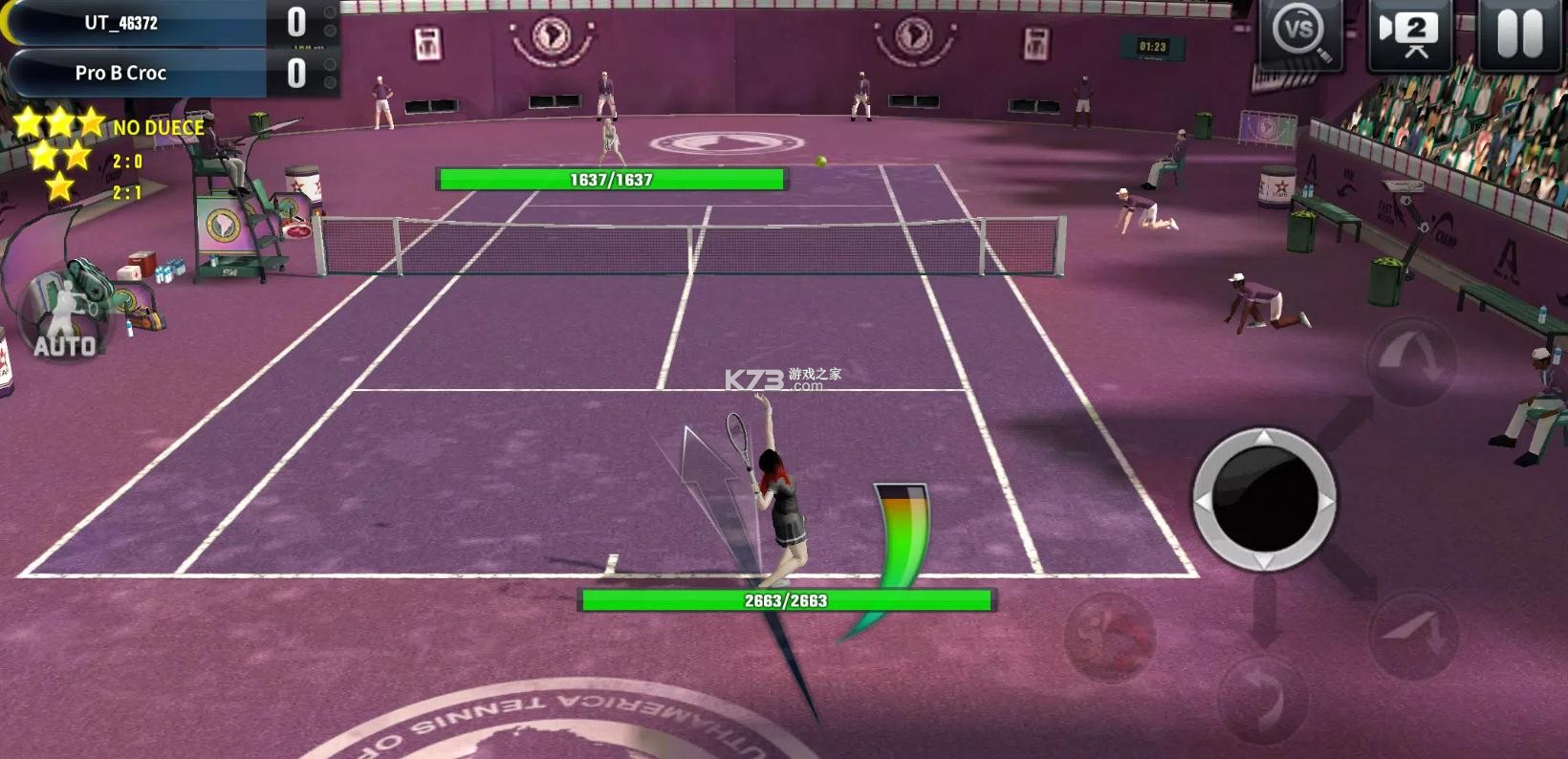The width and height of the screenshot is (1568, 759).
Task: Tap the faded wedge-shaped shot button
Action: (x=1413, y=633)
